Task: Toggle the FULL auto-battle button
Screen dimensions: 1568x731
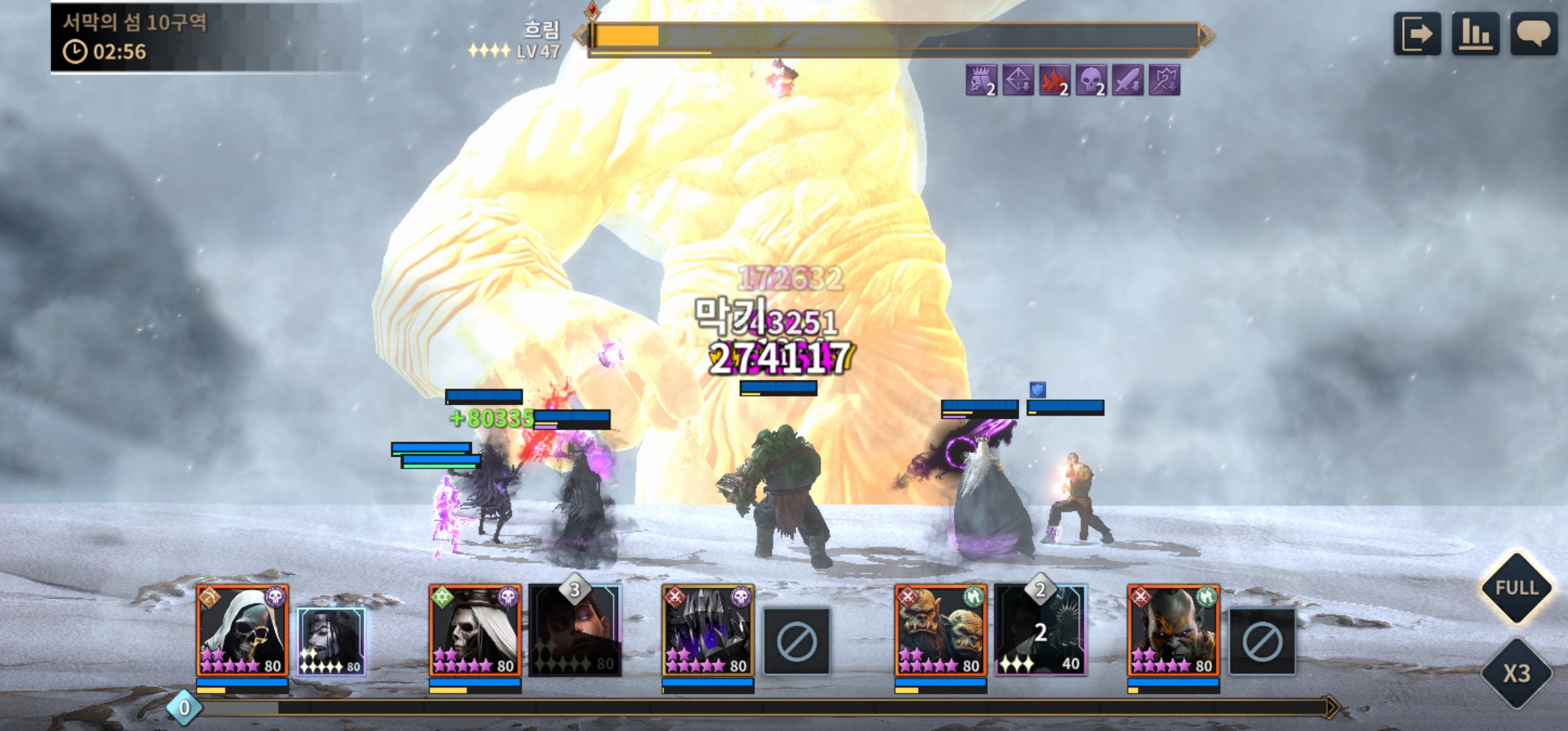Action: pos(1517,588)
